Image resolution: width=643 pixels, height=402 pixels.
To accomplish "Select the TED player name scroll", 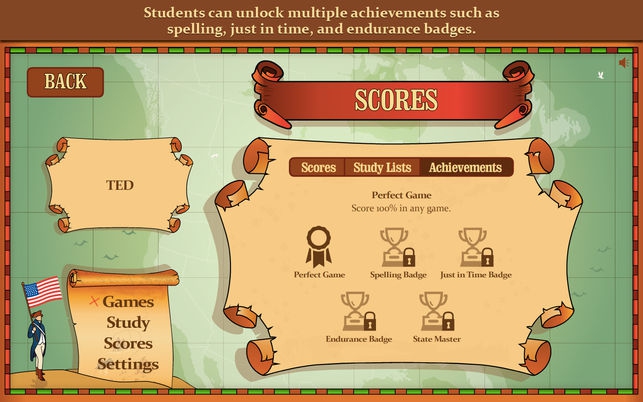I will 120,186.
